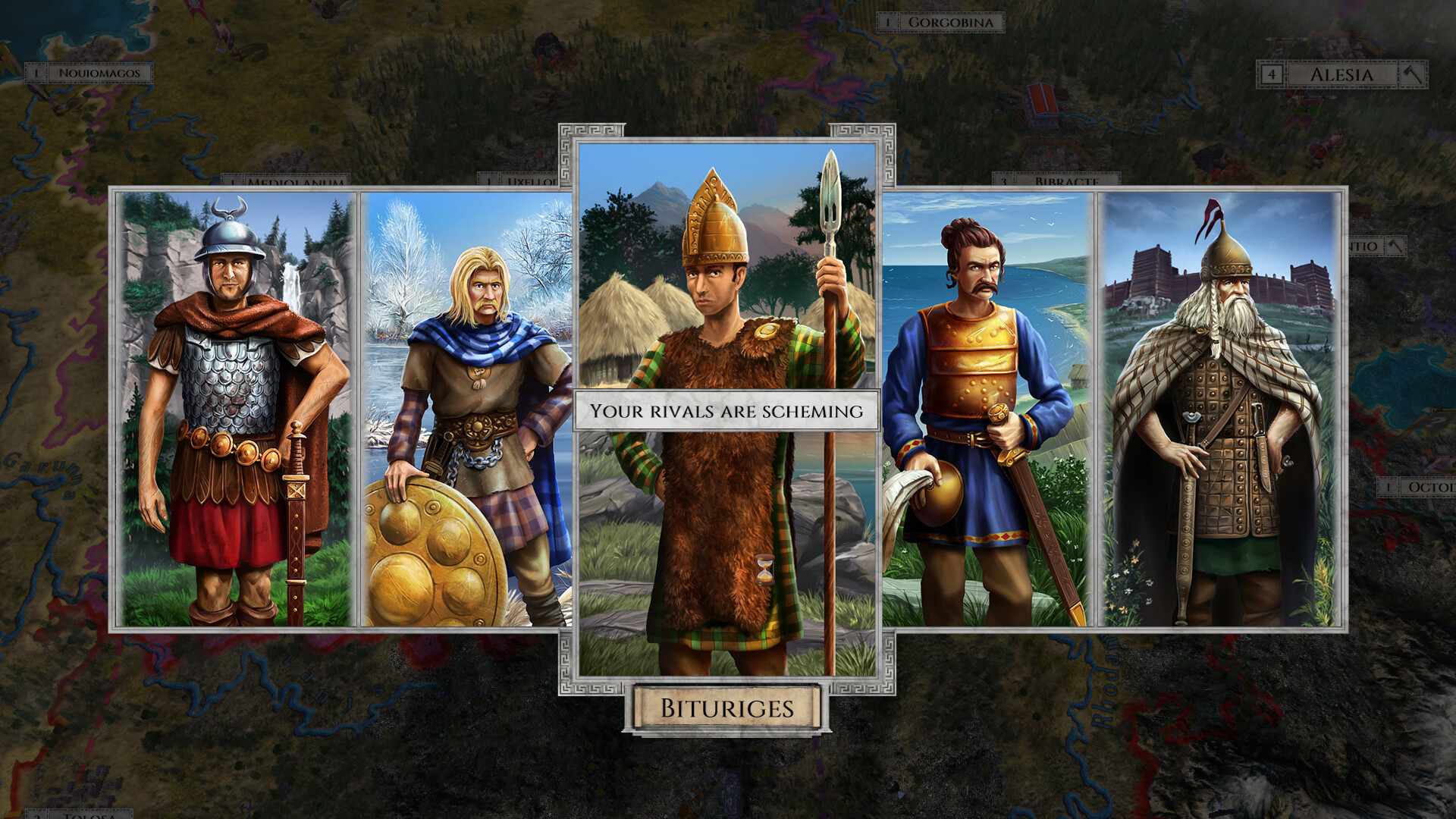1456x819 pixels.
Task: Click the Gorgobina settlement label
Action: tap(952, 22)
